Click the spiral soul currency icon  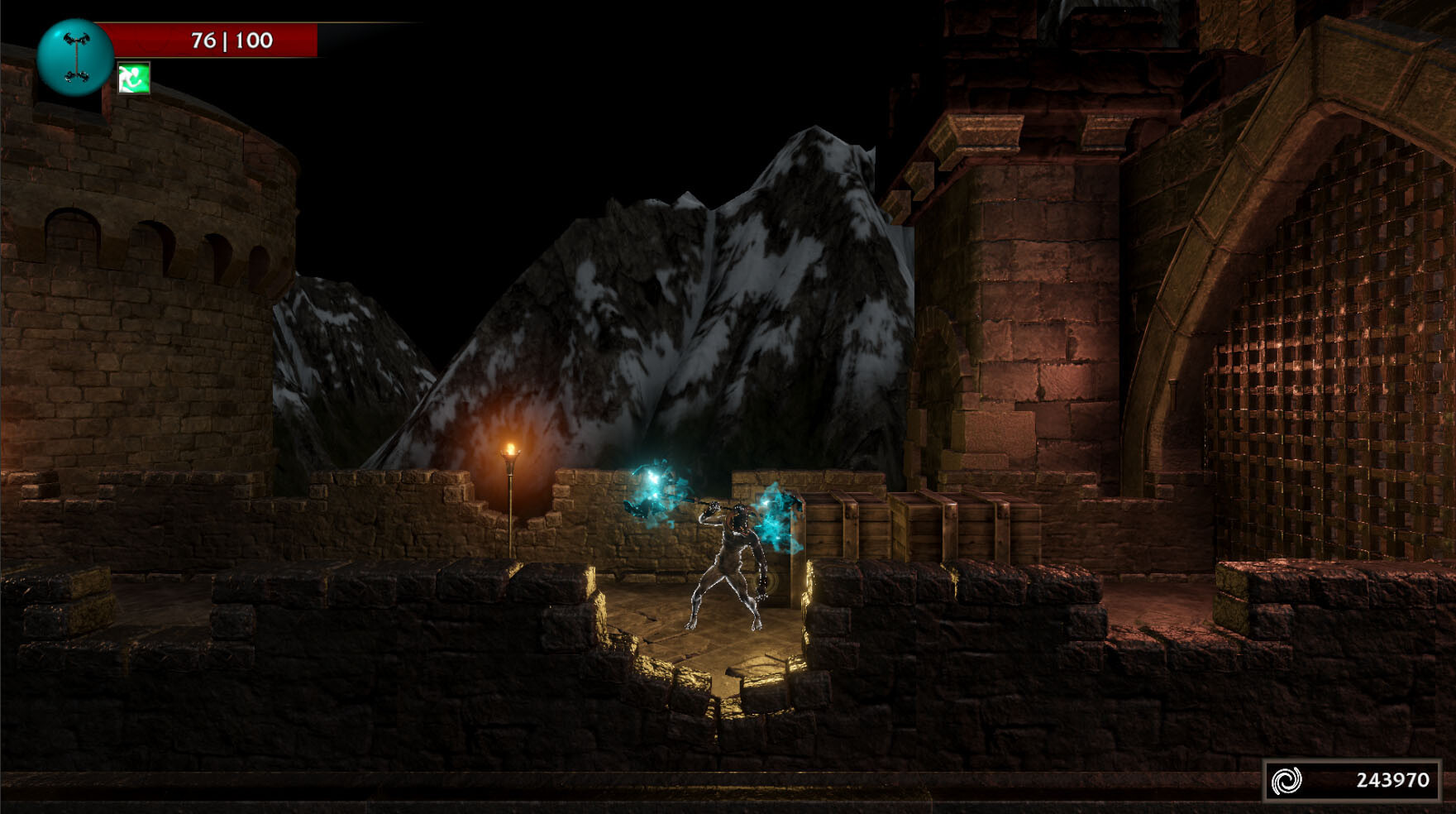click(1287, 779)
